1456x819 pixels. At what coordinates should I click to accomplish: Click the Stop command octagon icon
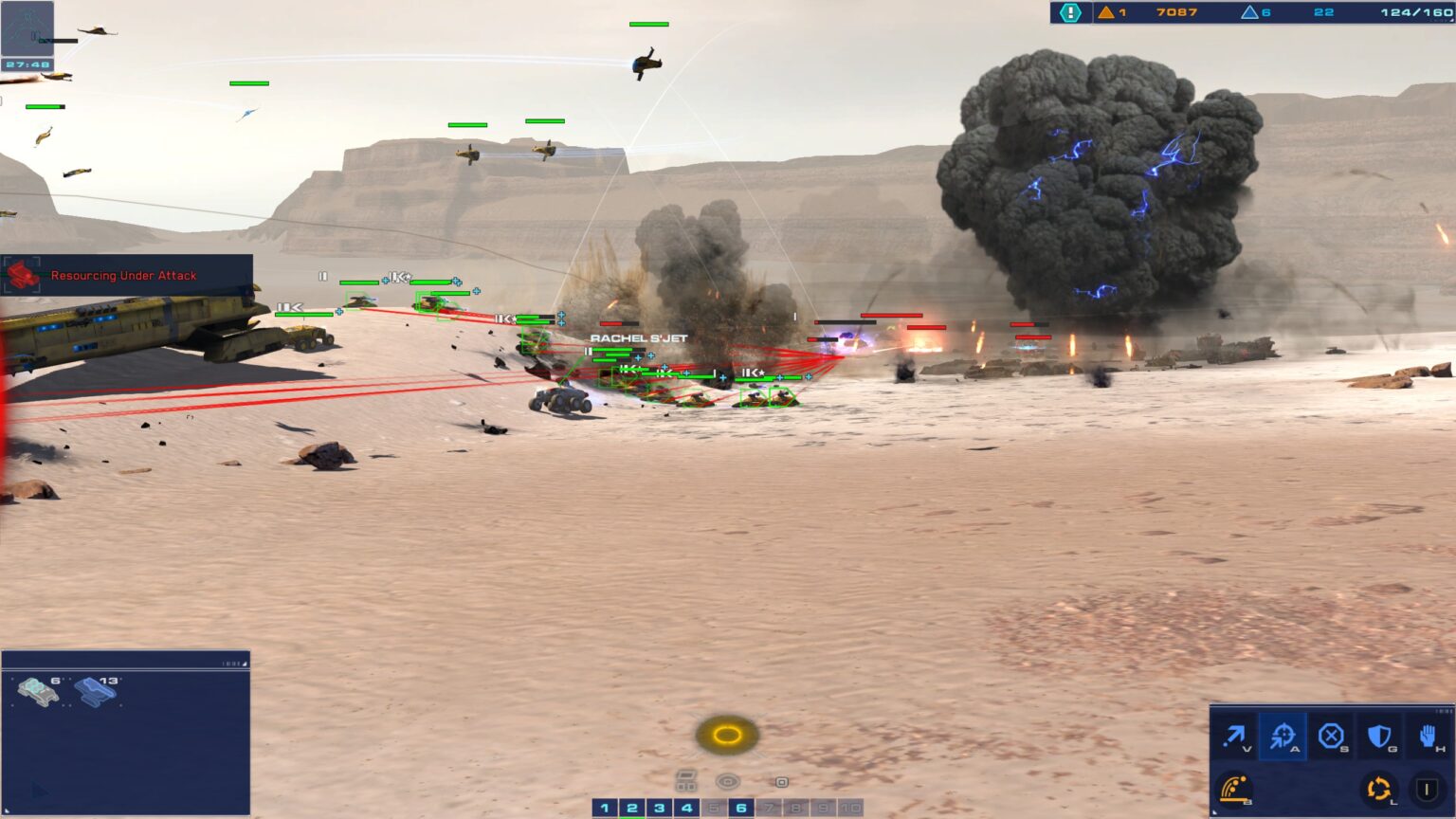[x=1332, y=735]
